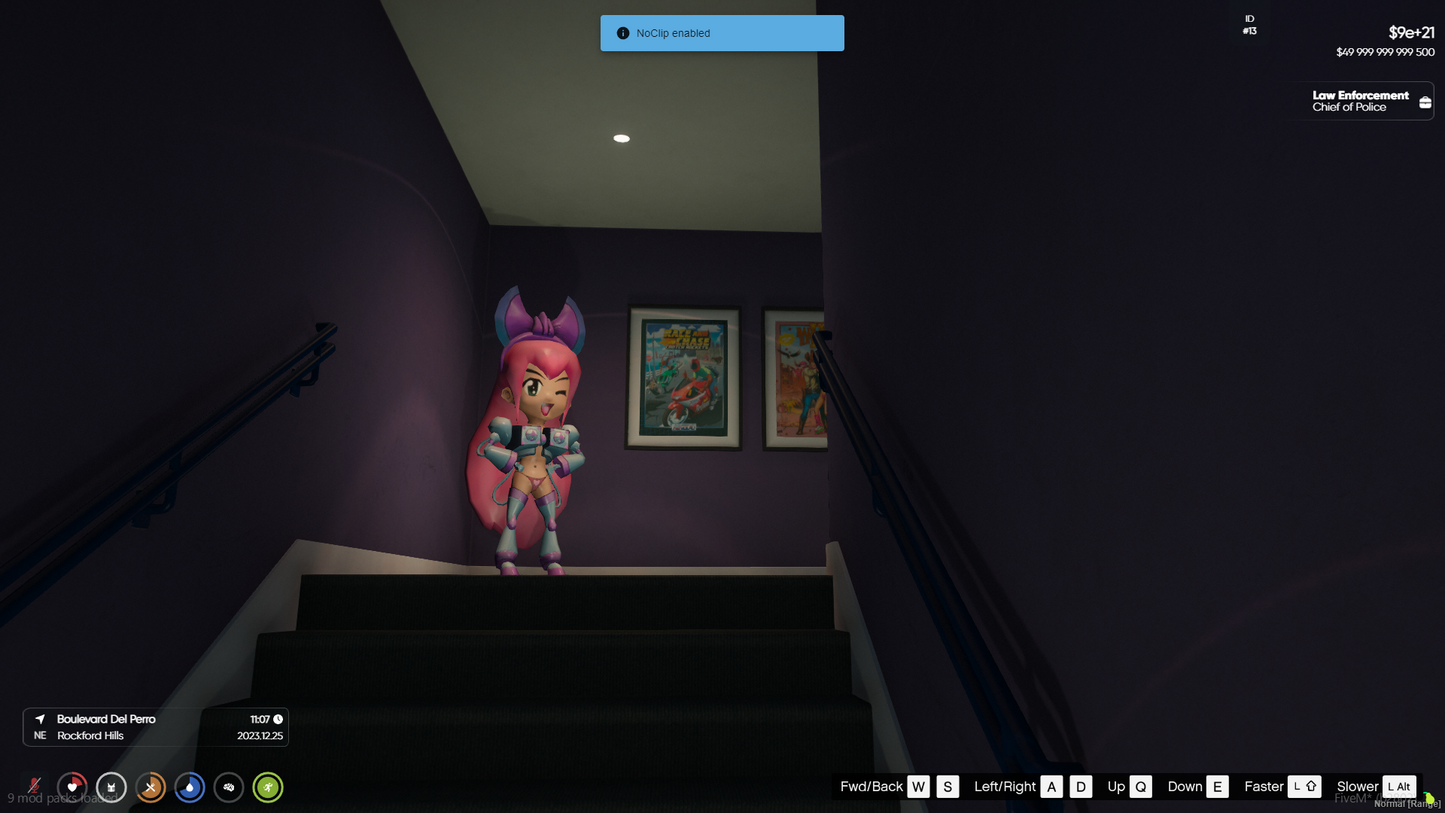The height and width of the screenshot is (813, 1445).
Task: Click the NoClip enabled notification
Action: tap(721, 33)
